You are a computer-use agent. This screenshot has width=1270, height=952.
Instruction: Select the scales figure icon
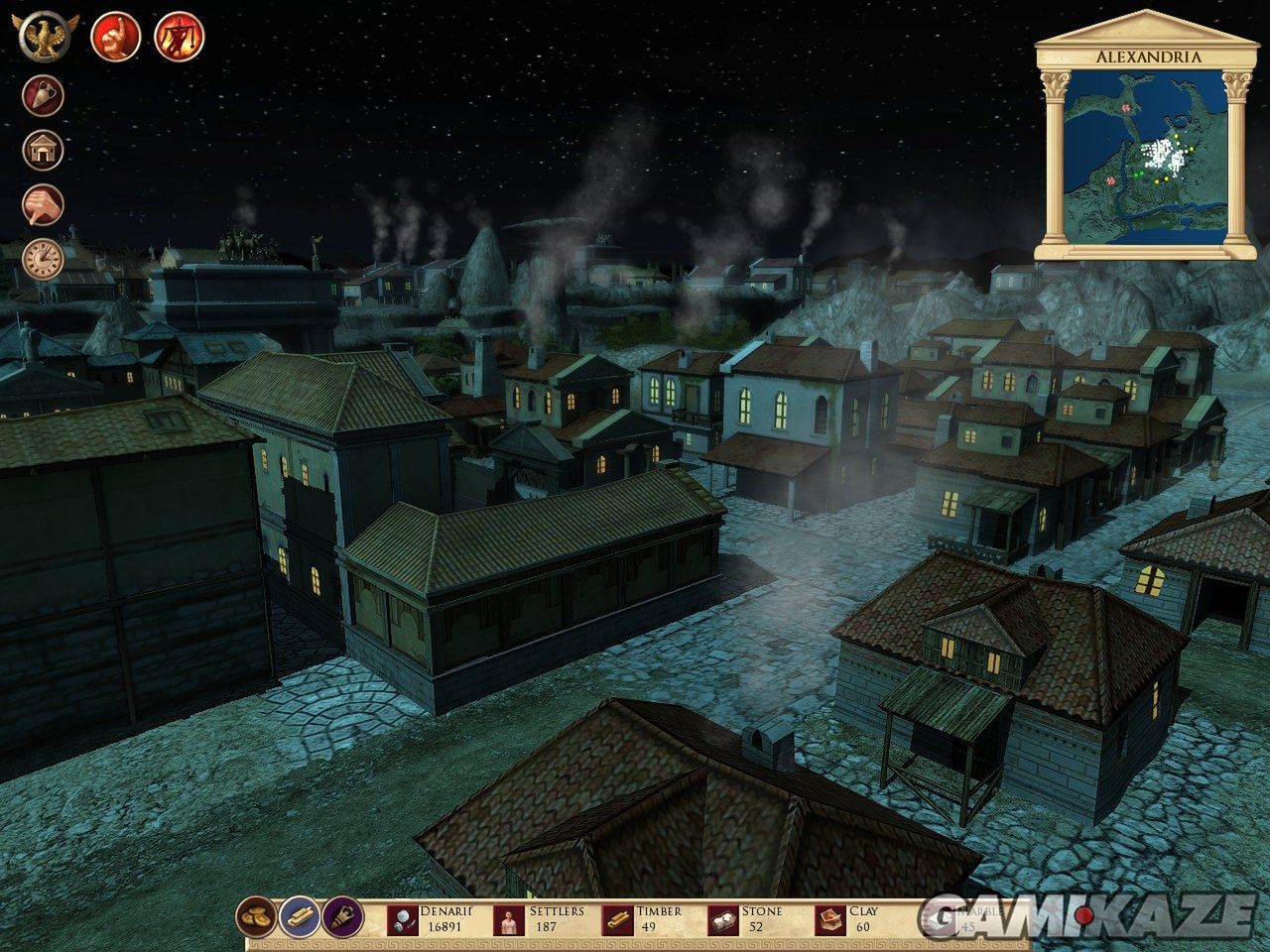tap(180, 37)
